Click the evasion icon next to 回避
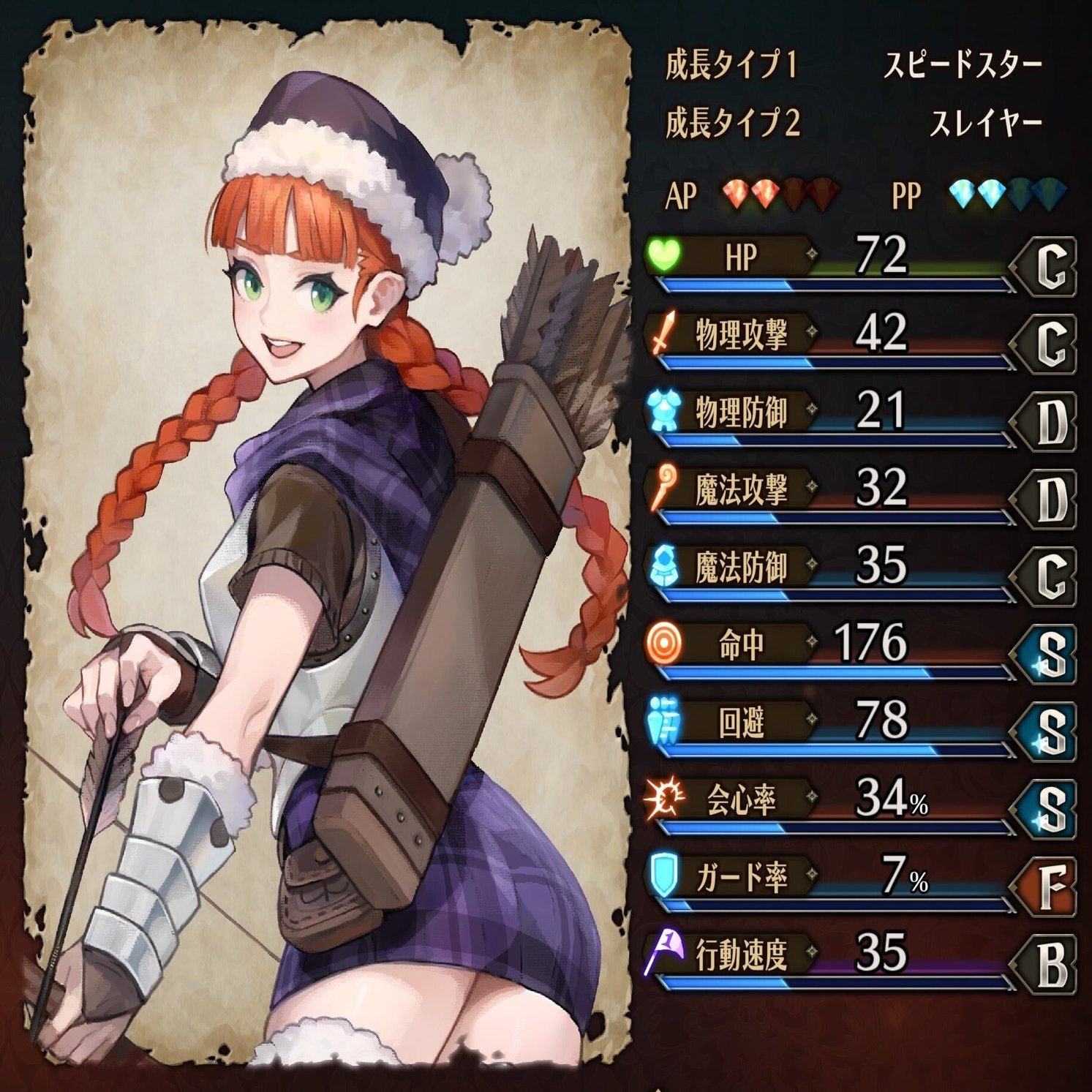Viewport: 1092px width, 1092px height. click(x=662, y=718)
